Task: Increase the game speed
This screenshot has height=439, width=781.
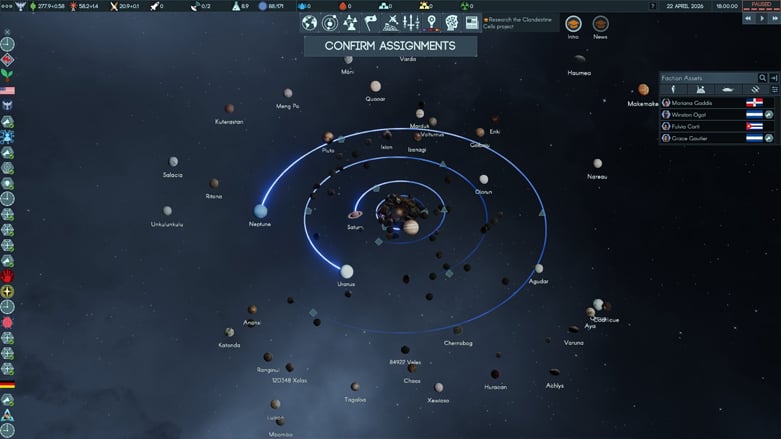Action: click(774, 19)
